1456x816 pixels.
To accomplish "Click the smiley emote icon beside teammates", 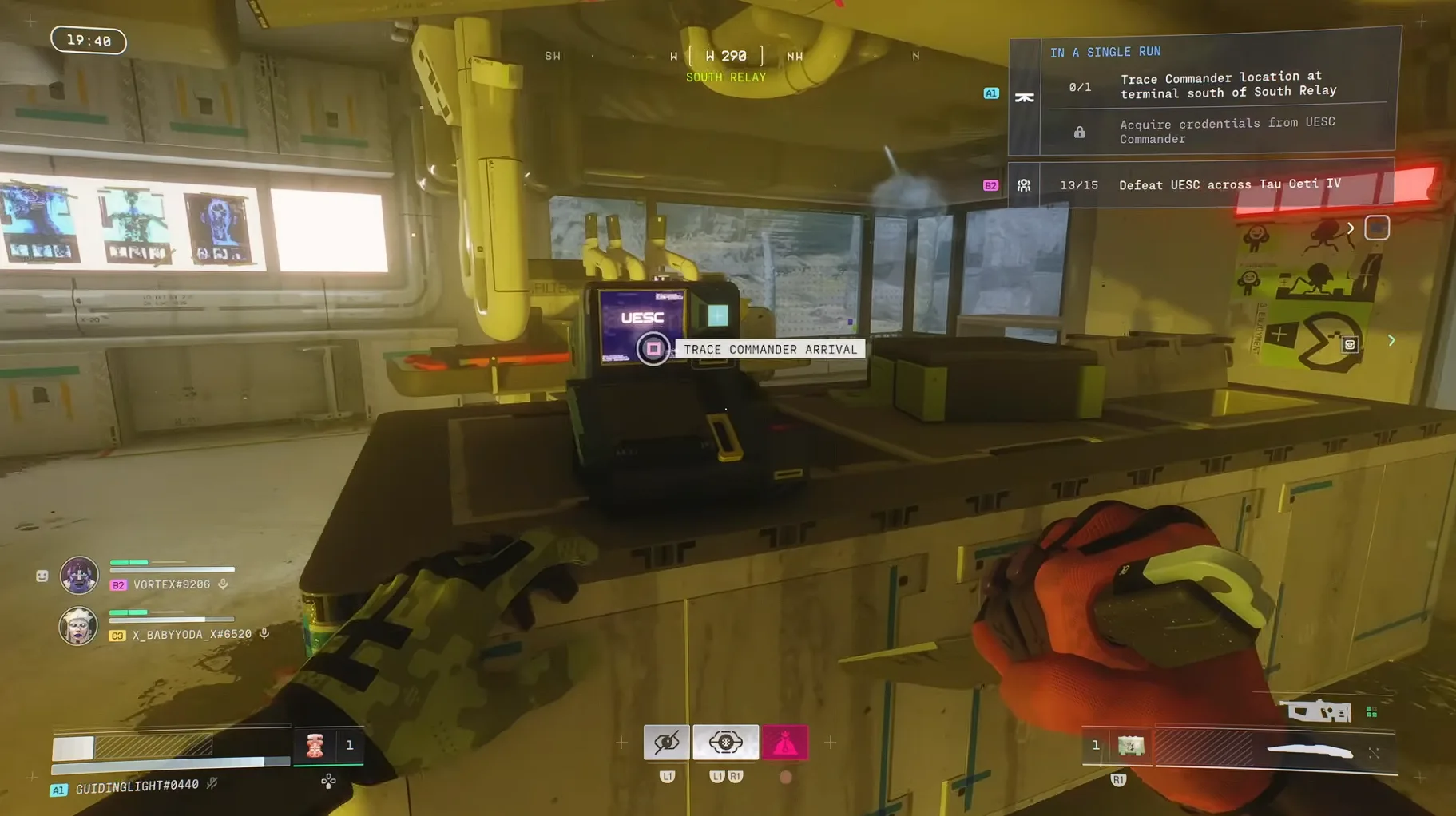I will coord(42,576).
